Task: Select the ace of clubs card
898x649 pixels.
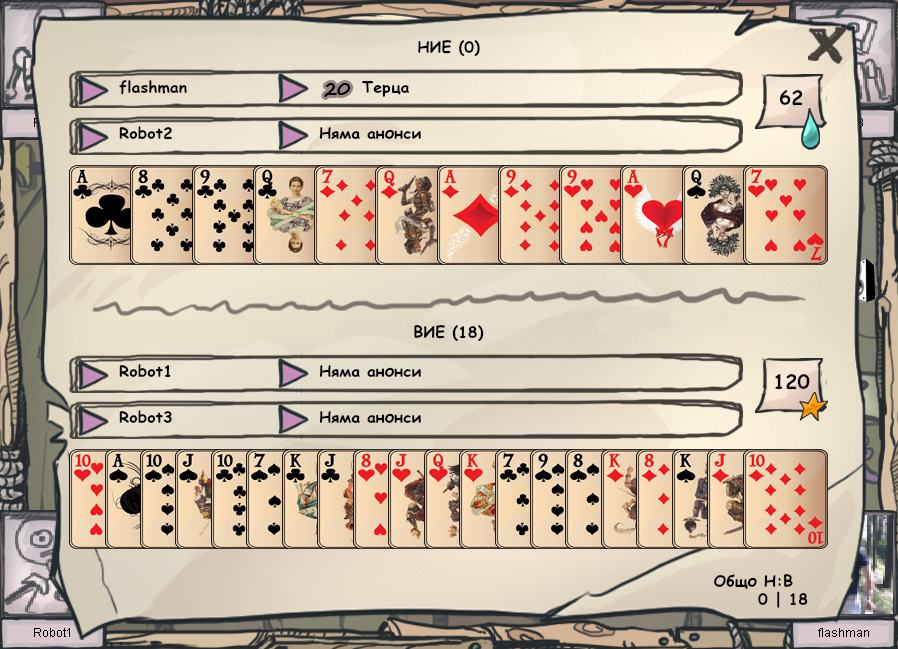Action: (100, 215)
